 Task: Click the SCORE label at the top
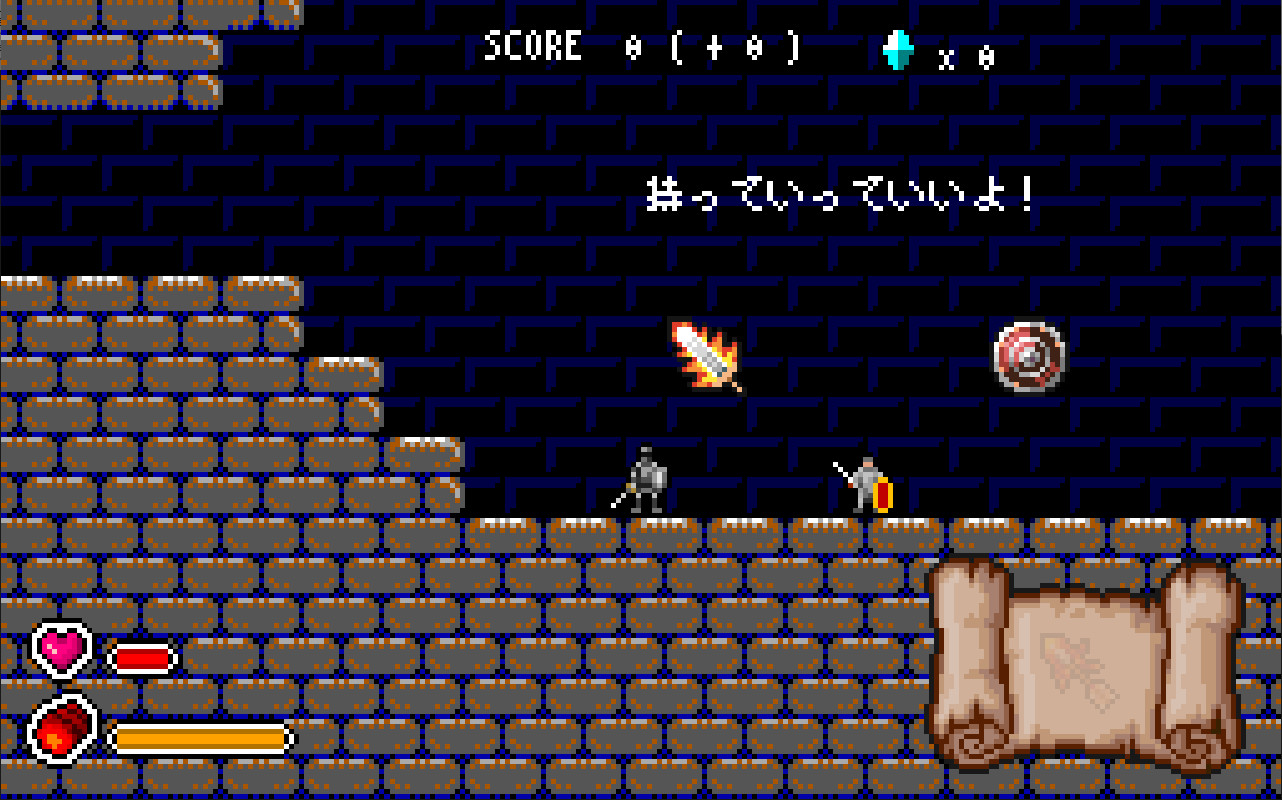[x=532, y=46]
